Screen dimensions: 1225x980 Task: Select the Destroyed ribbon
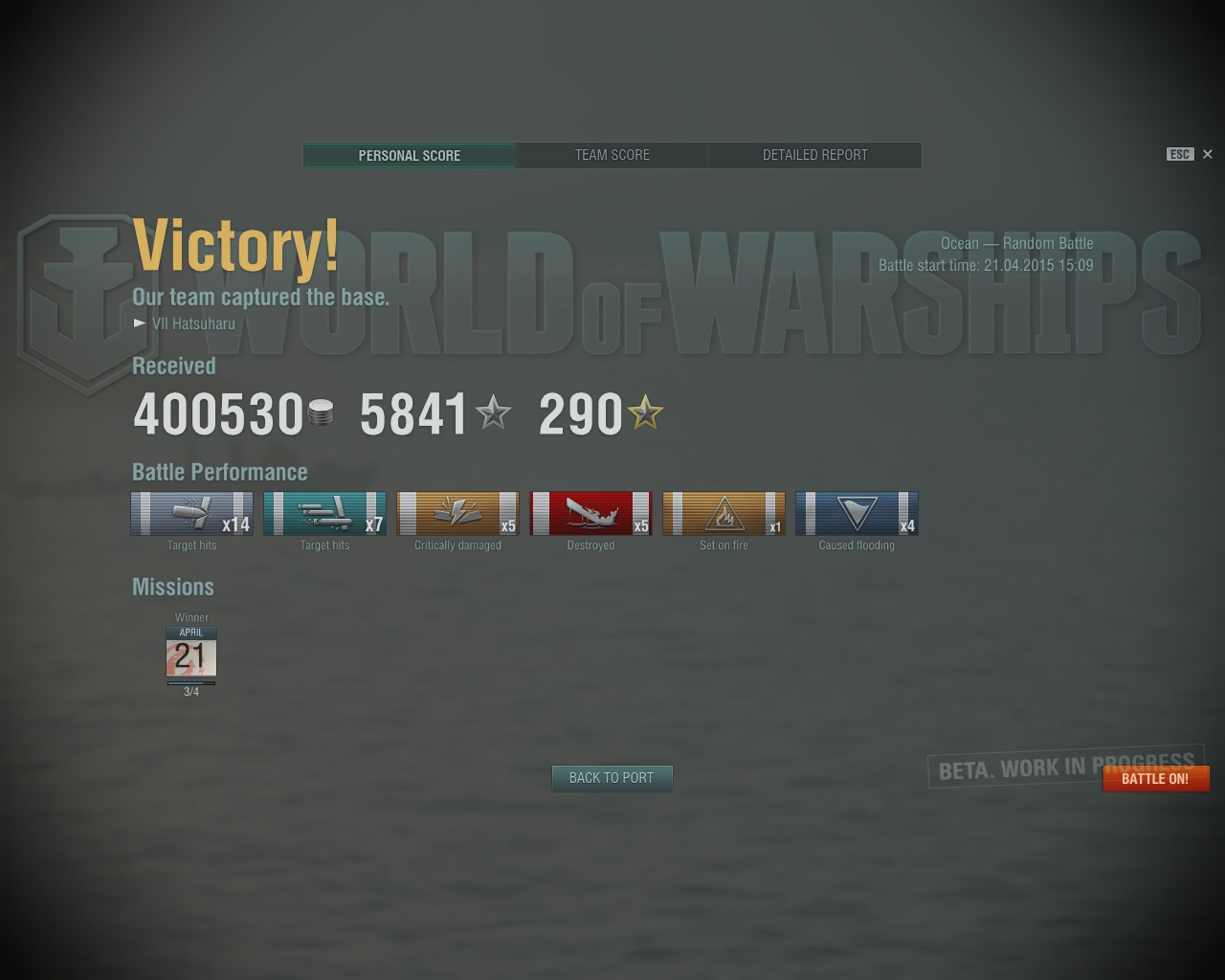(590, 514)
